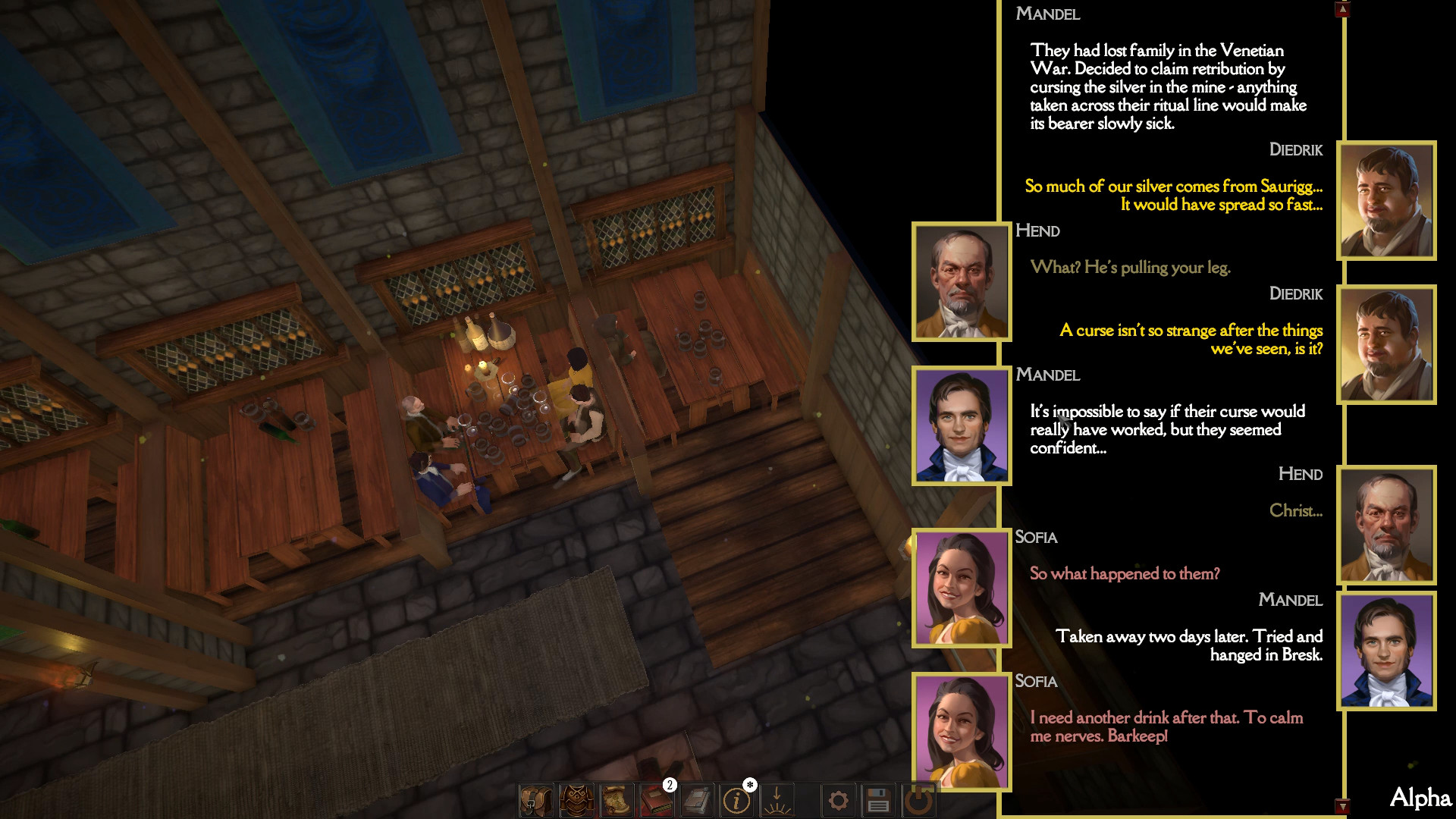Click Mandel's portrait at bottom right
The height and width of the screenshot is (819, 1456).
pos(1386,651)
